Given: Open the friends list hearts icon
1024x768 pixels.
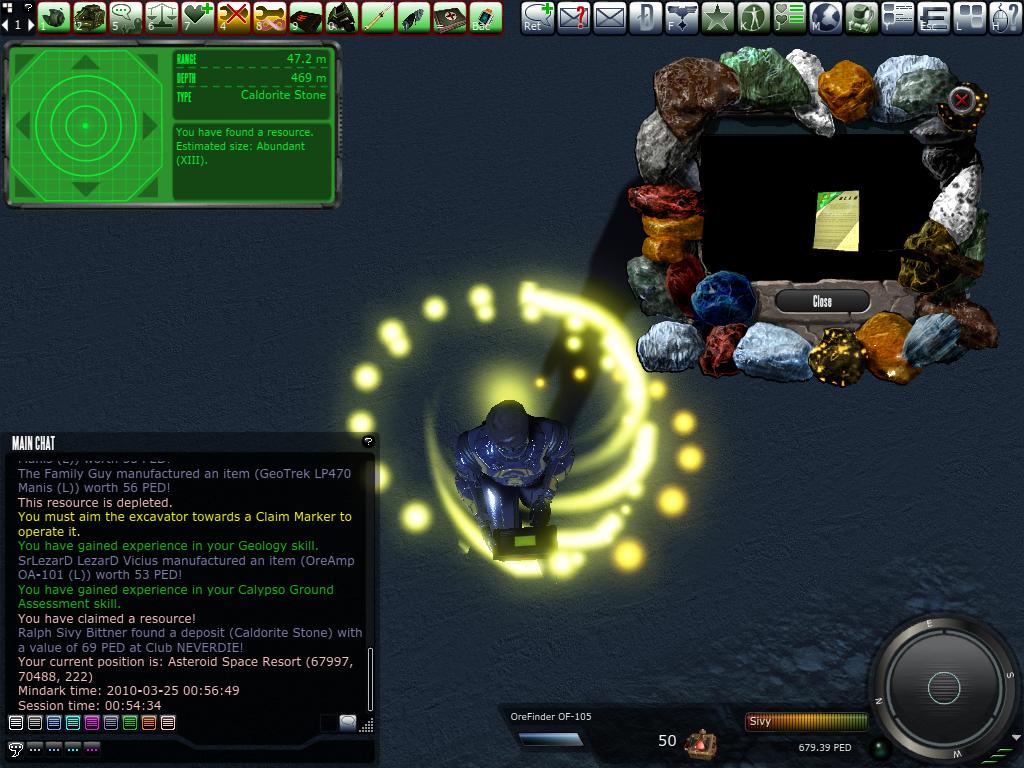Looking at the screenshot, I should pyautogui.click(x=790, y=17).
